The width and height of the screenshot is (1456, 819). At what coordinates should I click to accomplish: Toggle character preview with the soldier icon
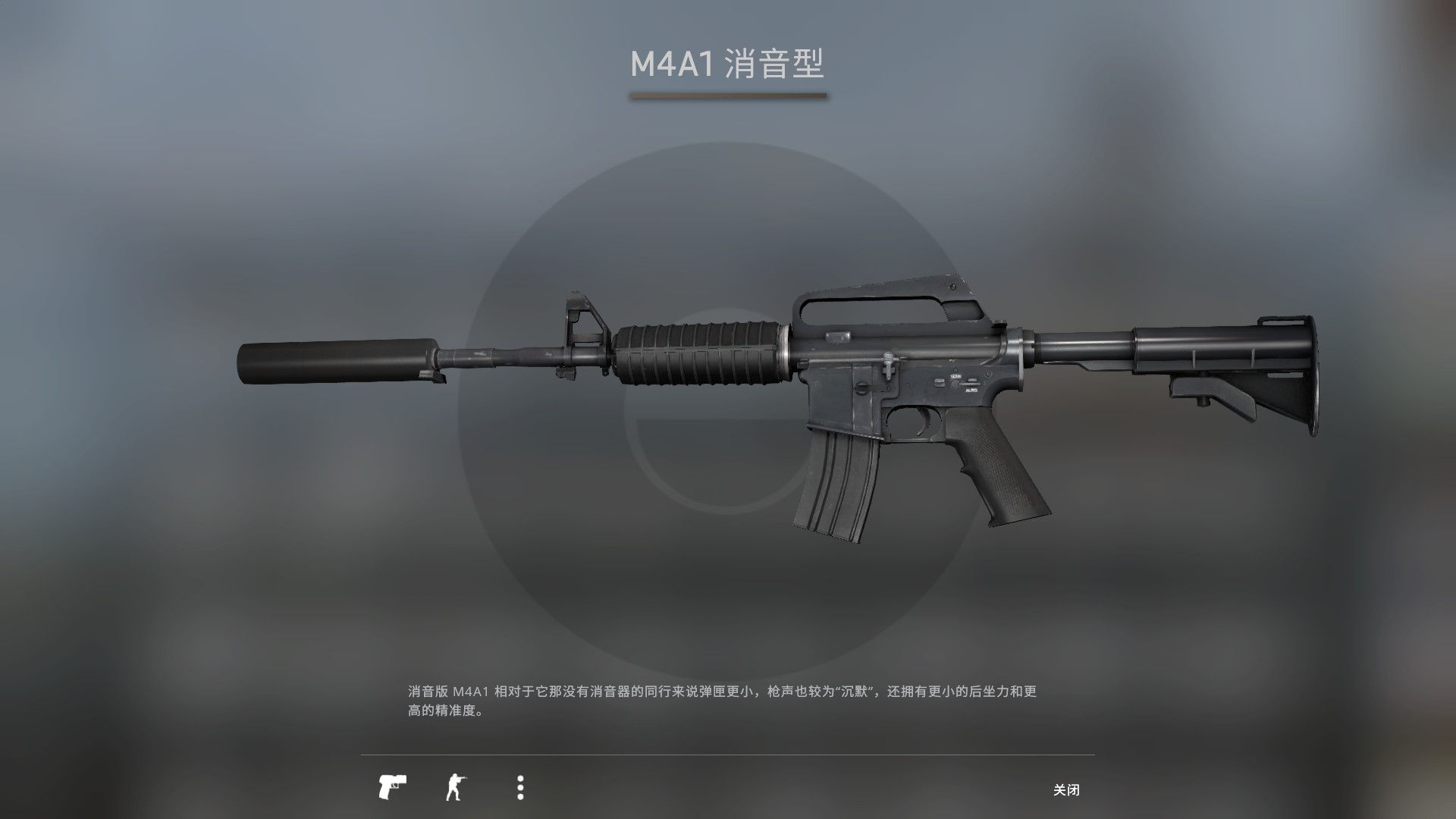click(458, 789)
